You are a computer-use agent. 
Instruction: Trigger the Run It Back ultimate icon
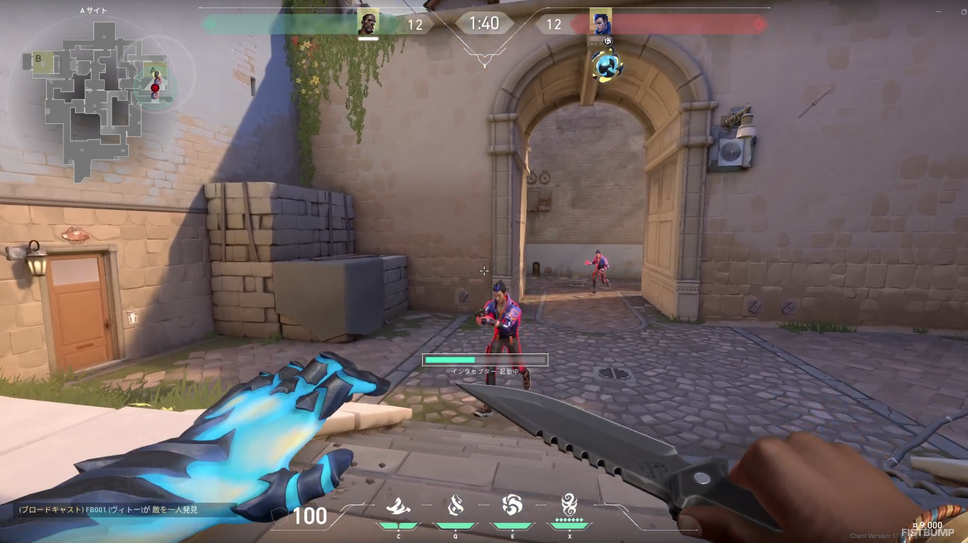(x=569, y=505)
